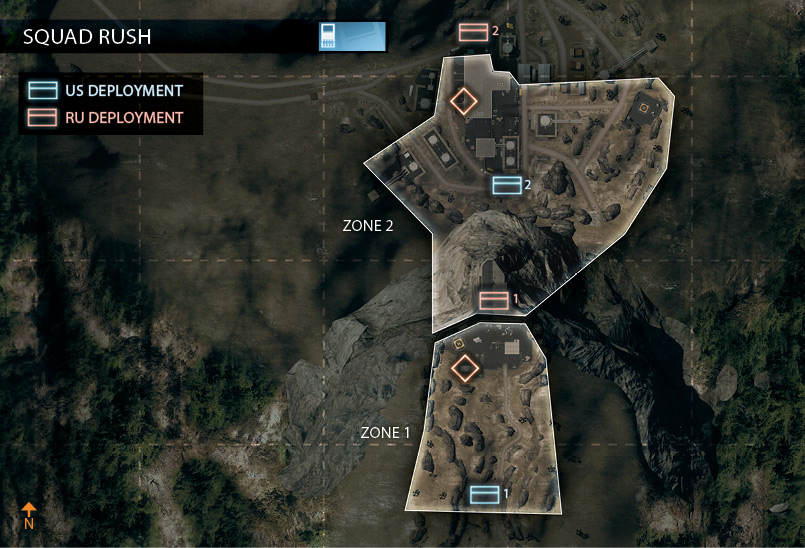The height and width of the screenshot is (548, 805).
Task: Choose the RU deployment 1 marker
Action: pos(494,300)
